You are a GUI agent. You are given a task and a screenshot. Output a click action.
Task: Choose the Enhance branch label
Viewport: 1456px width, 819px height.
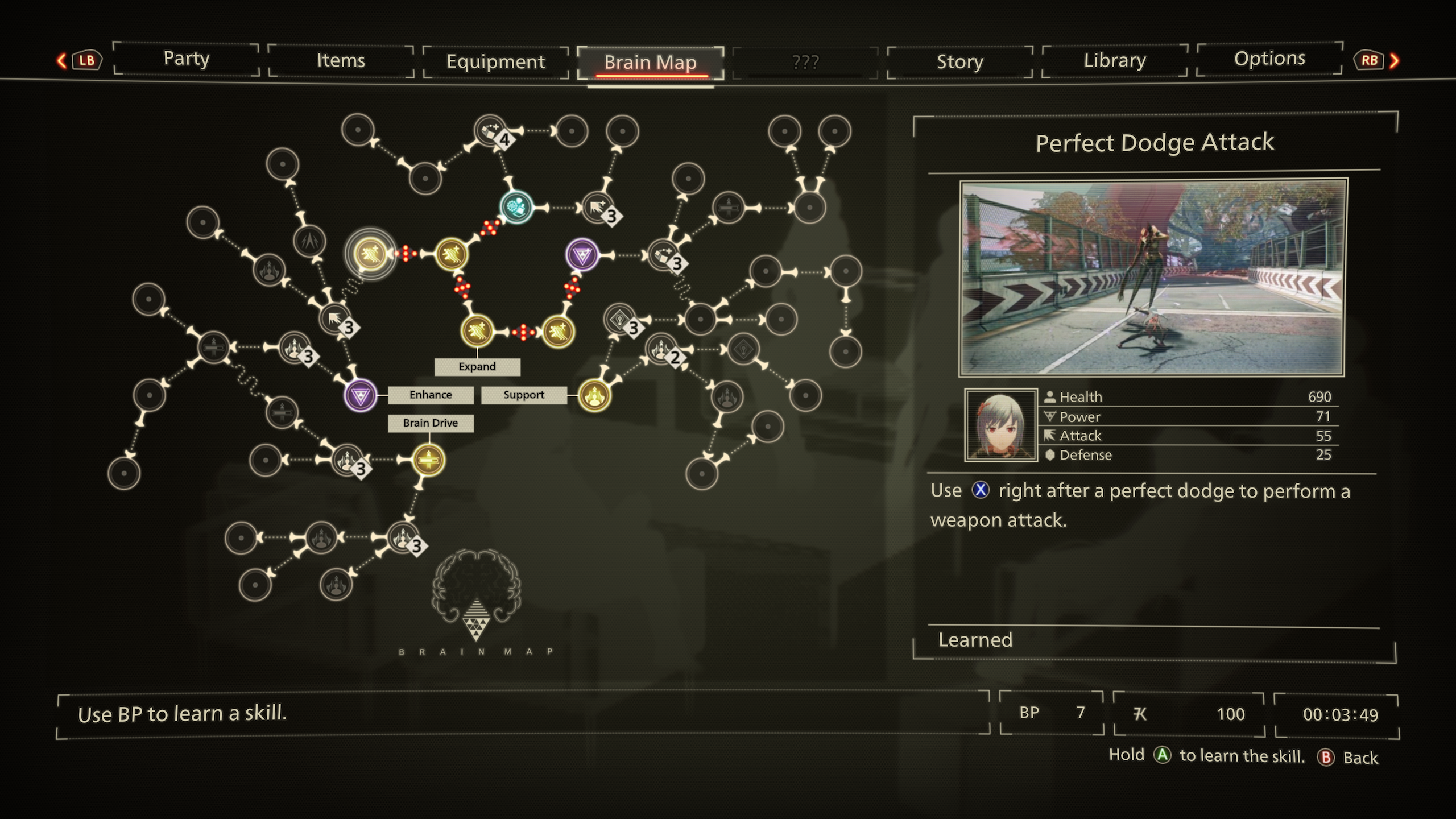tap(431, 395)
